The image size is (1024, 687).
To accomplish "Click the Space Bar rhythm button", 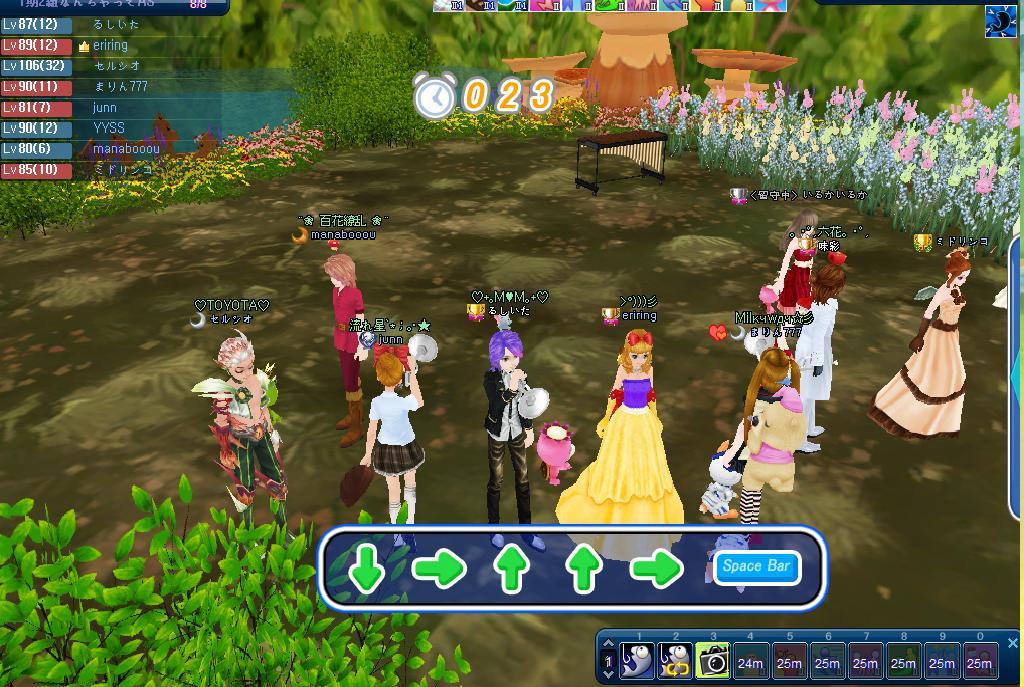I will 757,567.
